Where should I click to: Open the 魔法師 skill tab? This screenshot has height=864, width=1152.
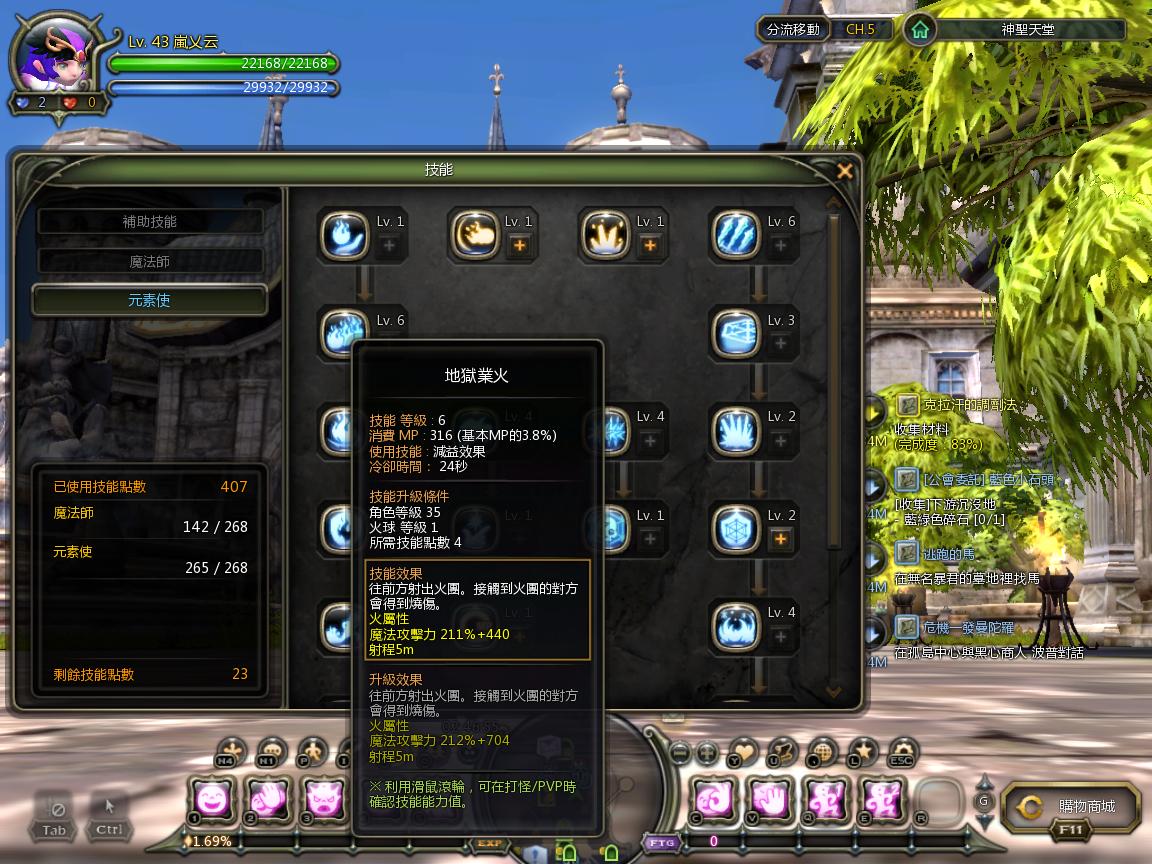click(150, 262)
